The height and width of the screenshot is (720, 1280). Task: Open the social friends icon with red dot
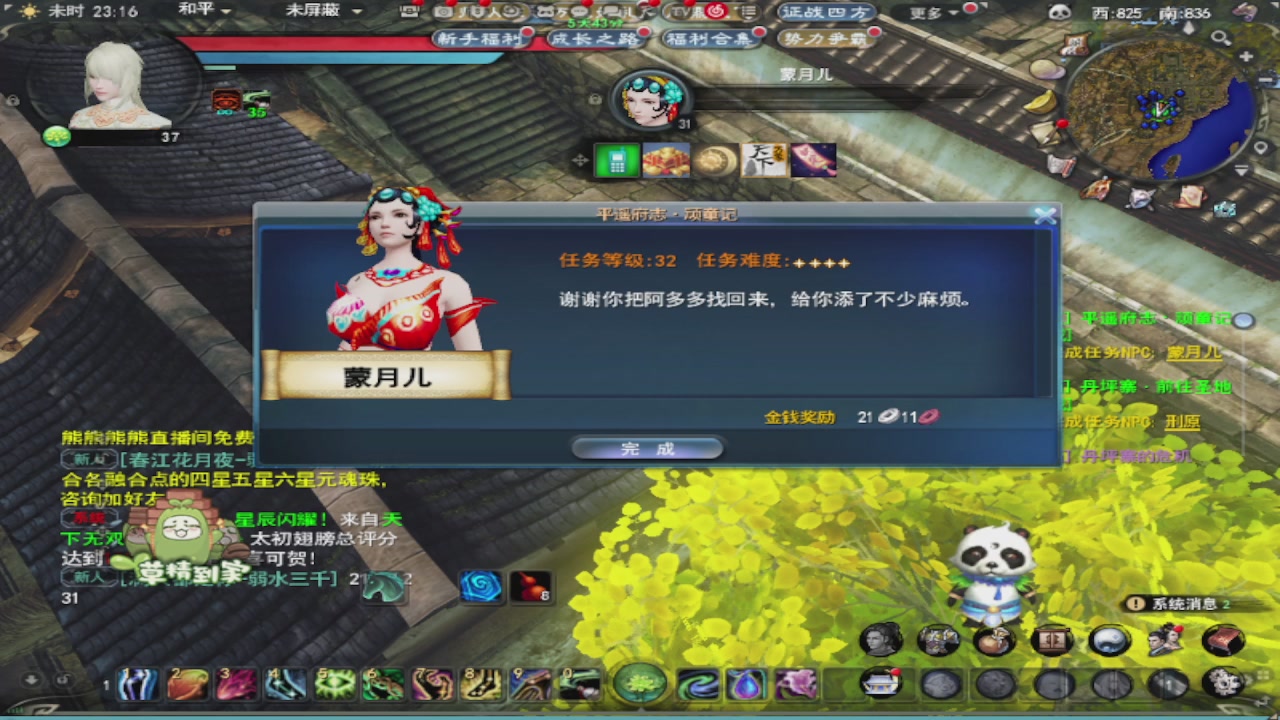point(1163,640)
